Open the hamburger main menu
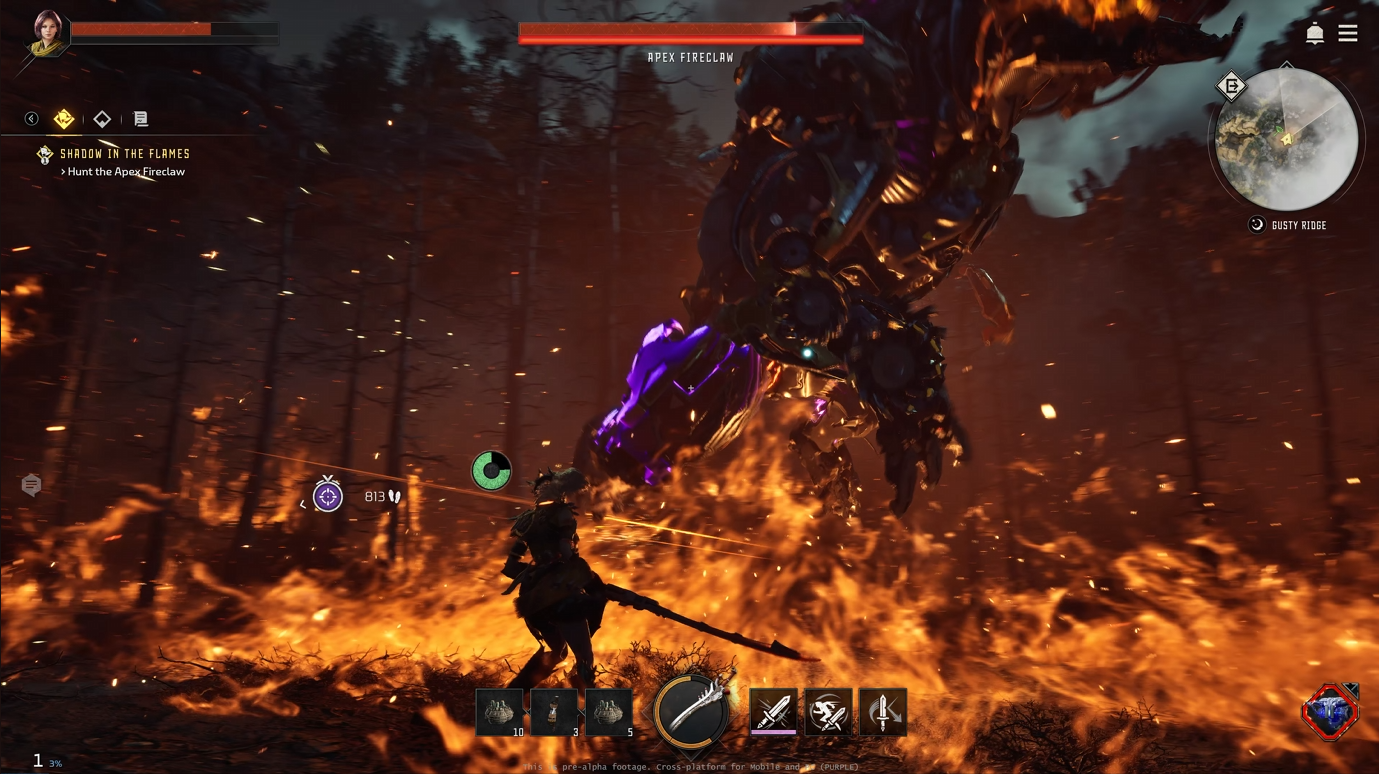 (x=1348, y=34)
